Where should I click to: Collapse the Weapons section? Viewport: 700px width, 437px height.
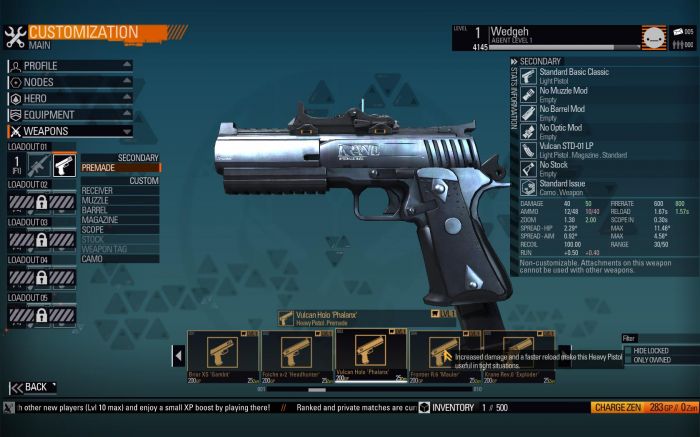70,130
